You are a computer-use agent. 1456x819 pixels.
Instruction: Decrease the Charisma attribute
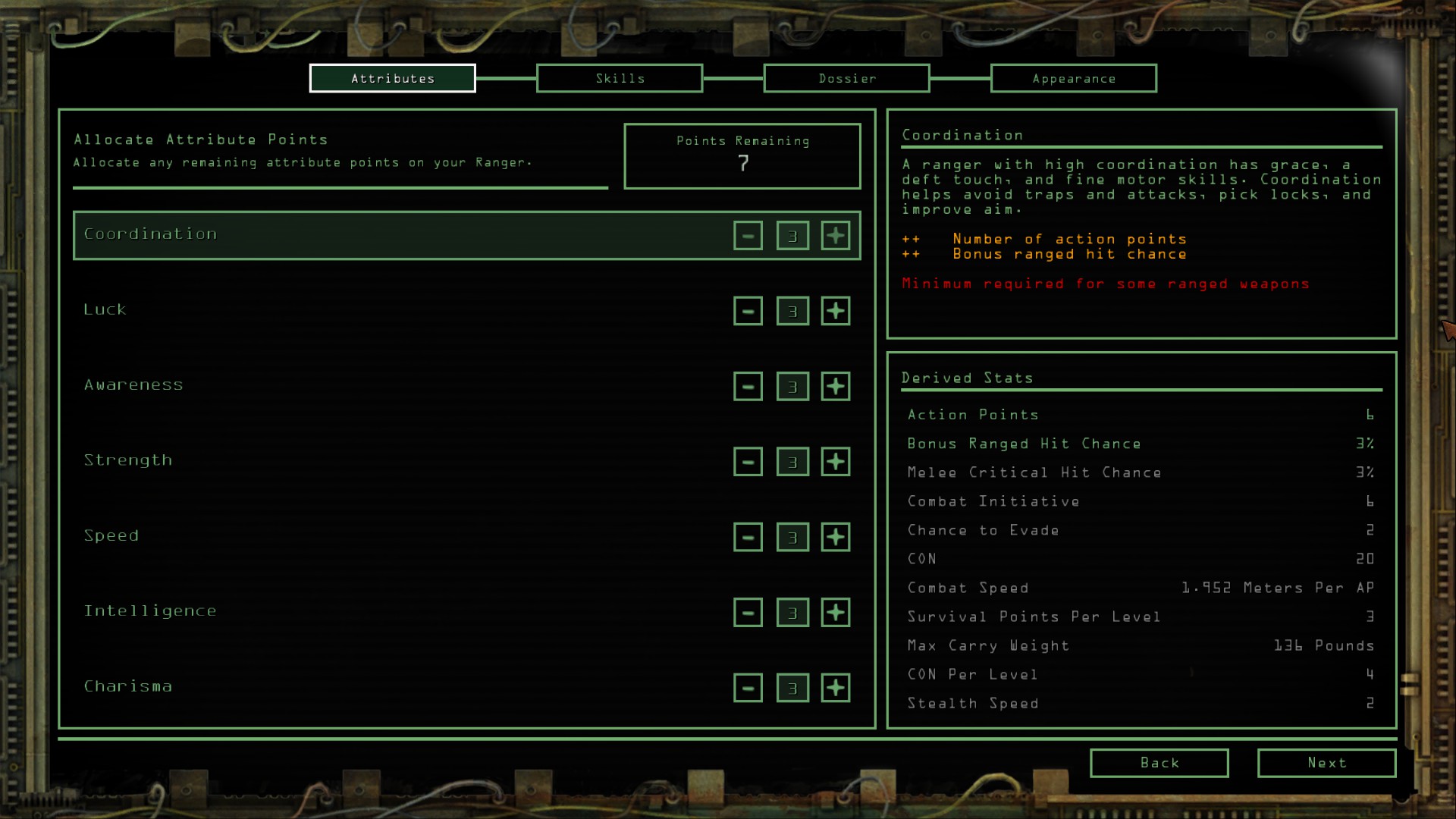[x=748, y=688]
